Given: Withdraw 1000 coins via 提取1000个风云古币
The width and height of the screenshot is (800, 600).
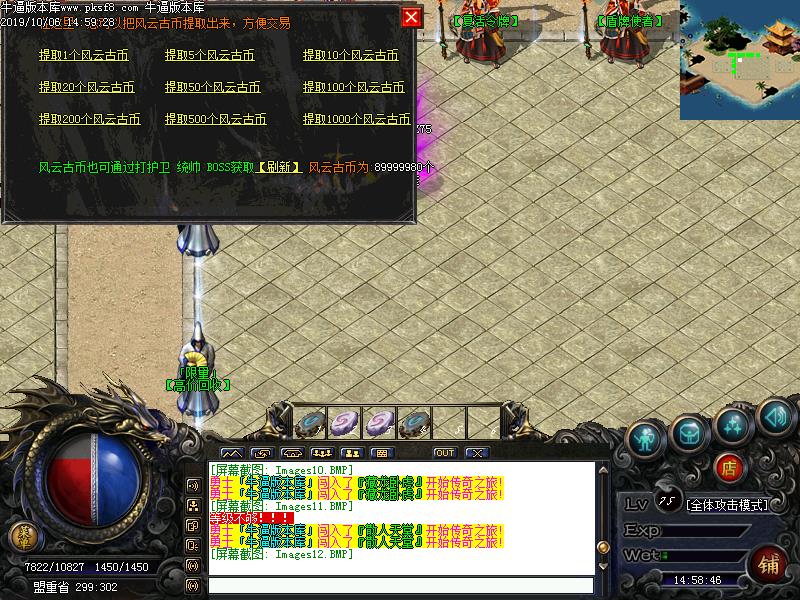Looking at the screenshot, I should click(356, 119).
